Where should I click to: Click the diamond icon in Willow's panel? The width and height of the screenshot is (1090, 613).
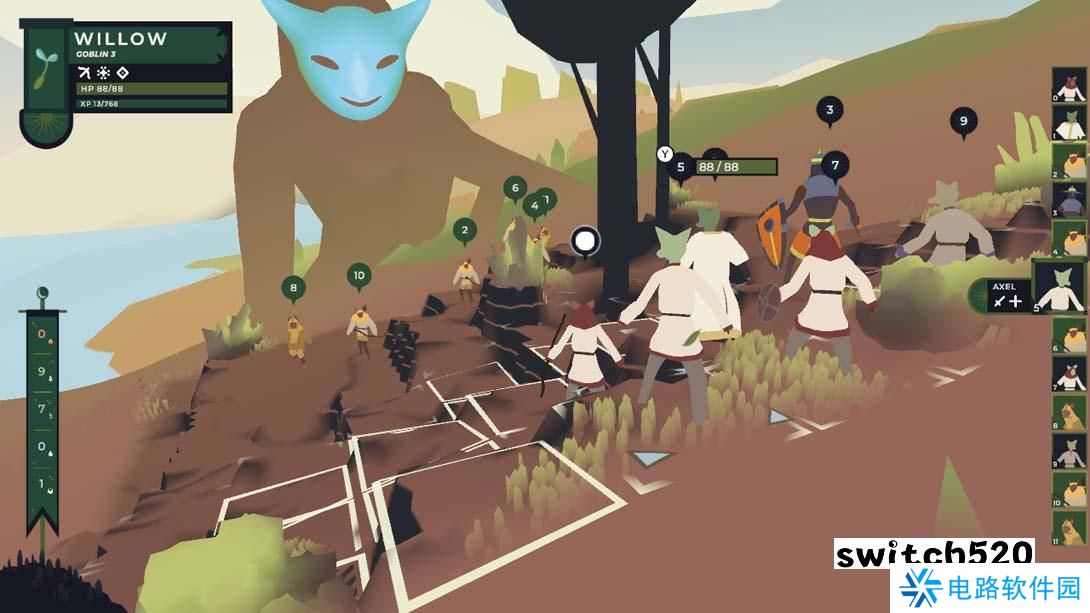coord(122,72)
